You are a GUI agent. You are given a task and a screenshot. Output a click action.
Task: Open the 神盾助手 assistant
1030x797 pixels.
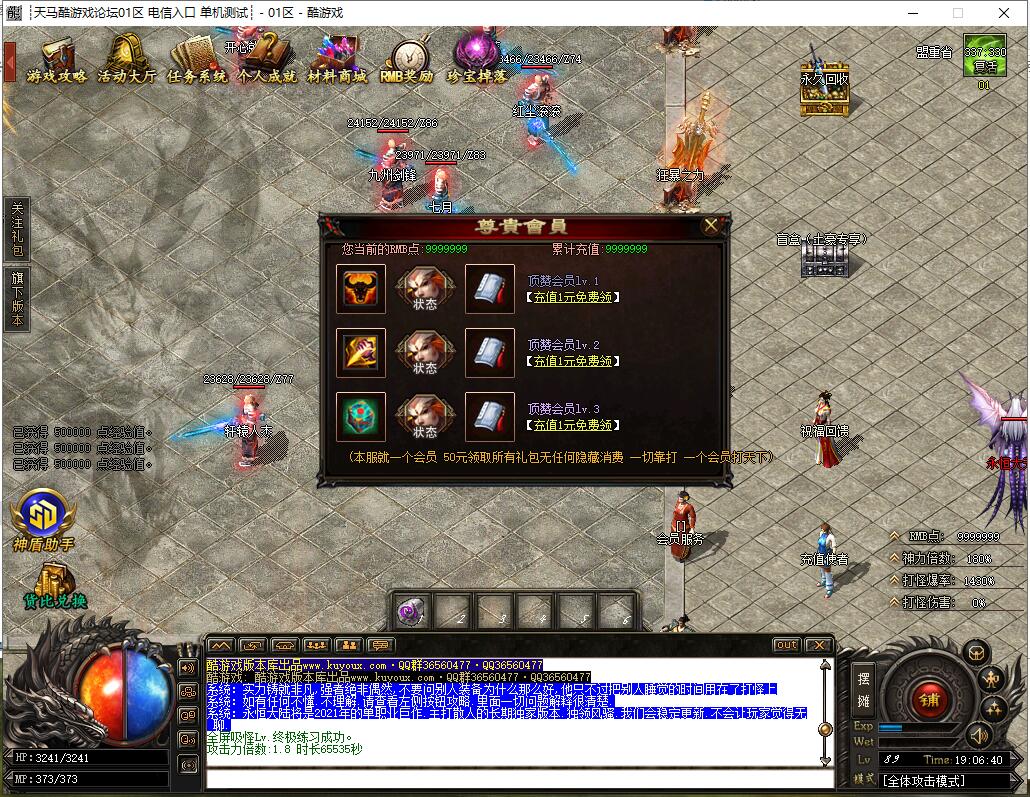click(x=44, y=520)
